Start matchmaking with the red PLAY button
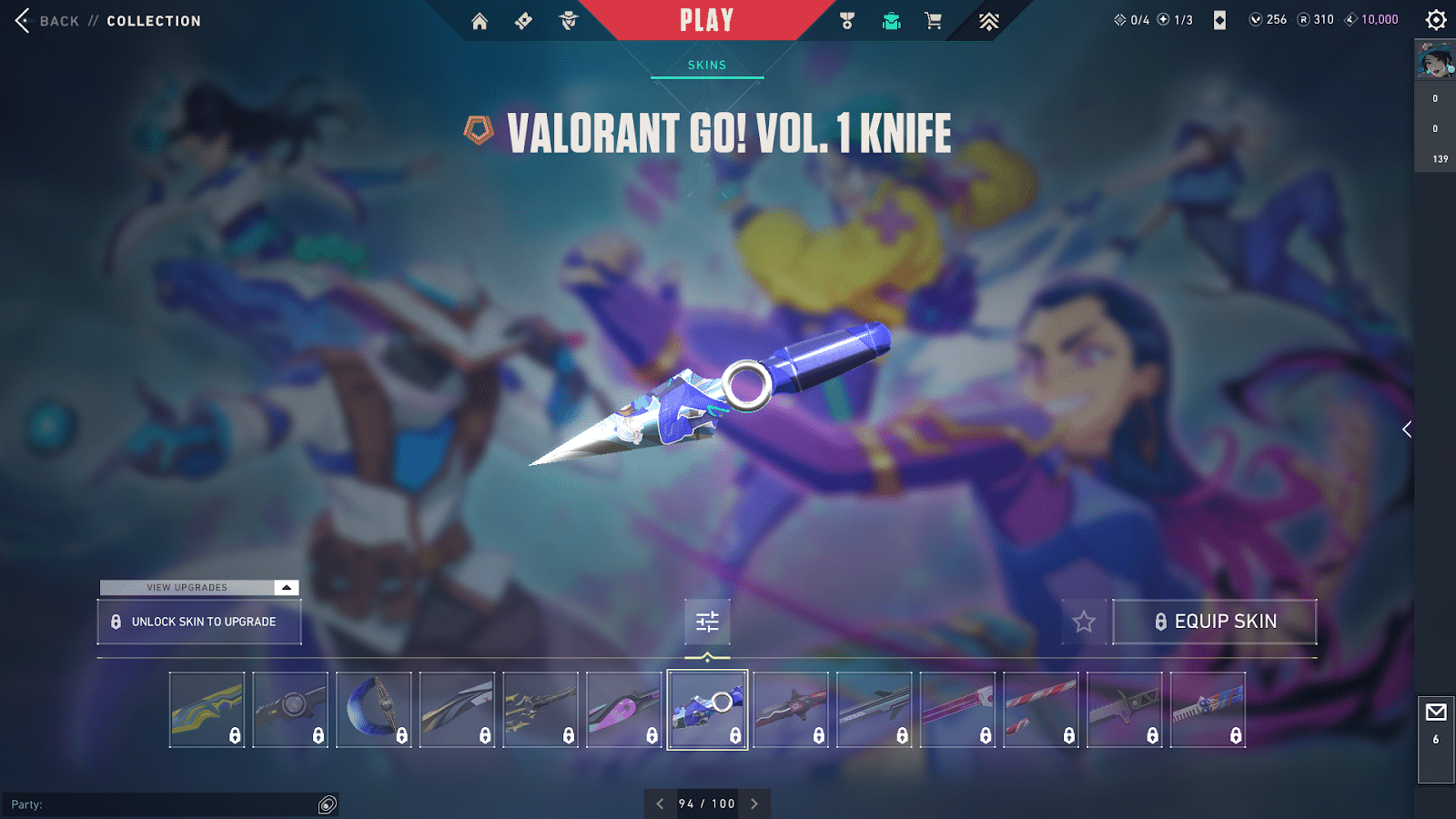The height and width of the screenshot is (819, 1456). click(x=706, y=20)
